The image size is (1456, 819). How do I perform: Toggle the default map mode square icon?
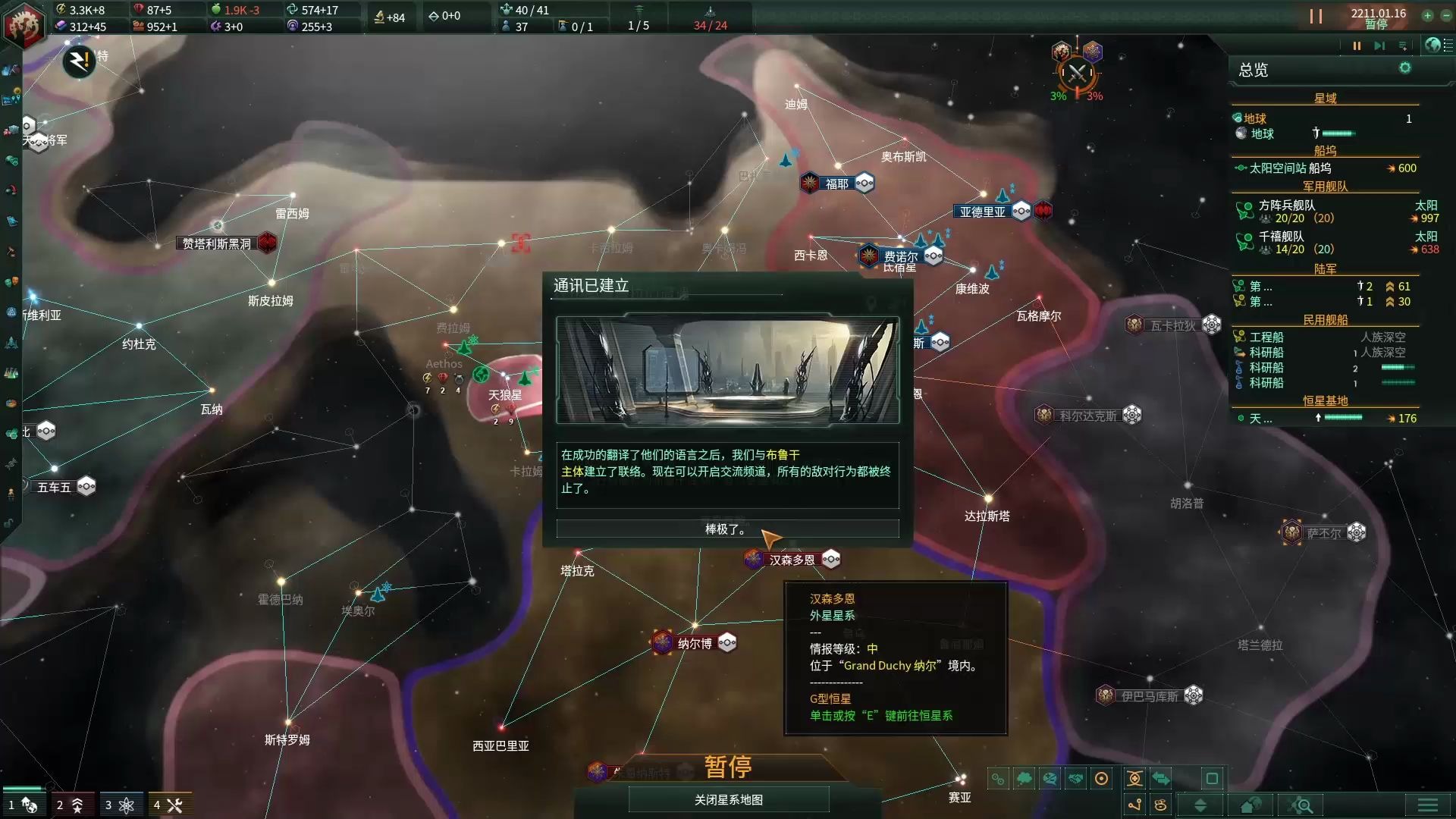(x=1211, y=779)
